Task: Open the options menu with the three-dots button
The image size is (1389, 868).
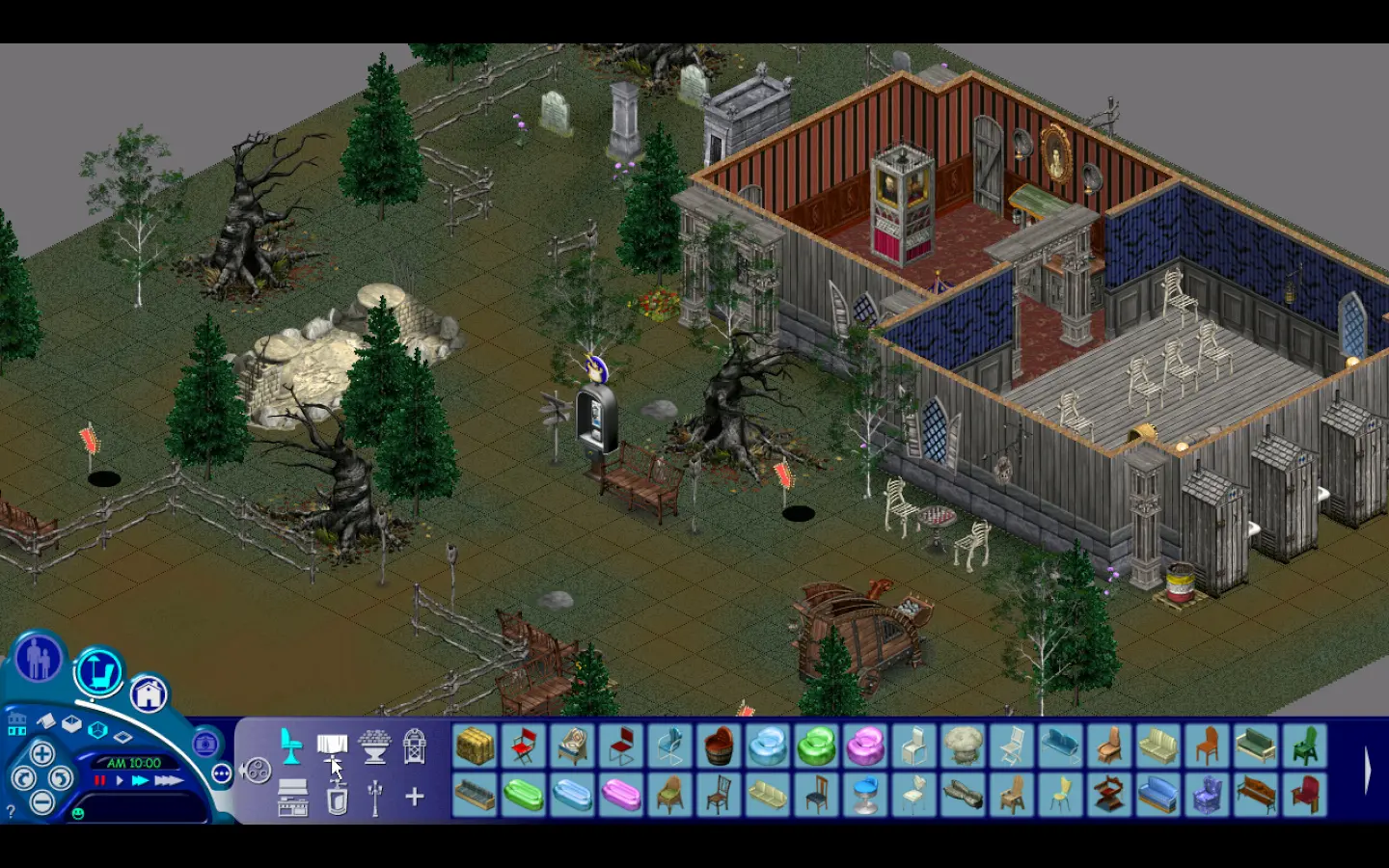Action: point(221,773)
